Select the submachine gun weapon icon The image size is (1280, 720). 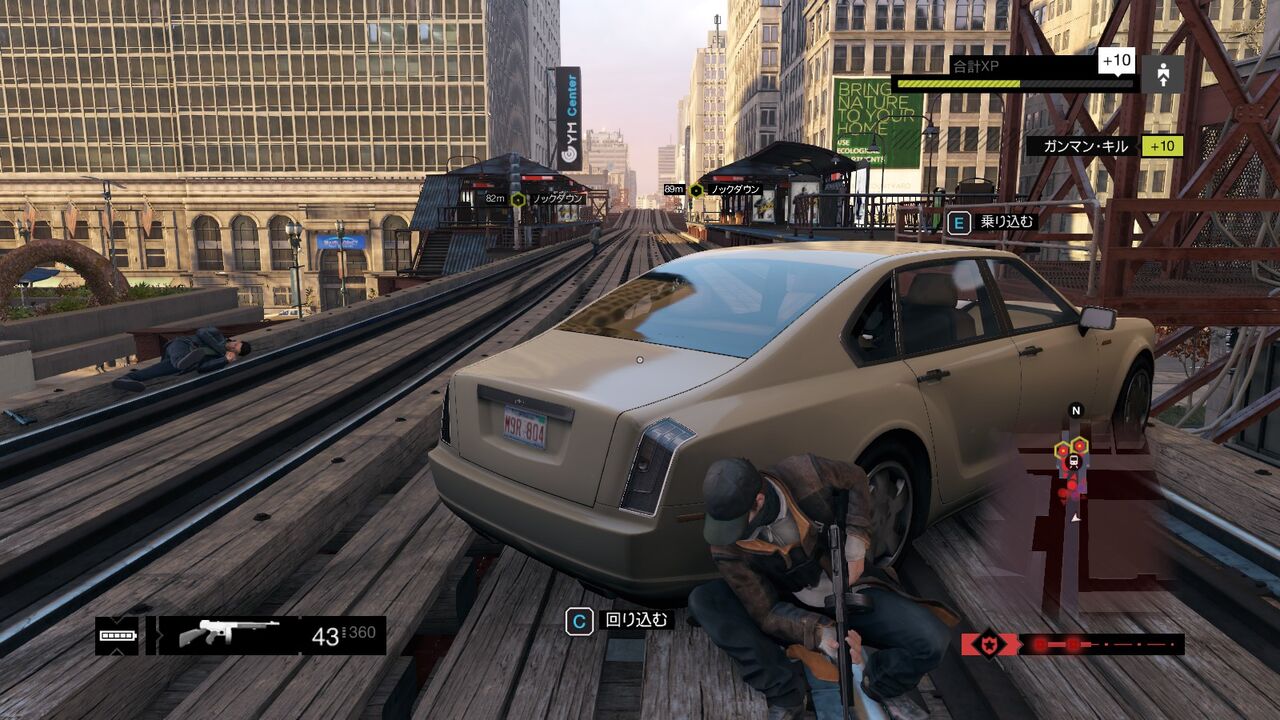click(x=229, y=633)
